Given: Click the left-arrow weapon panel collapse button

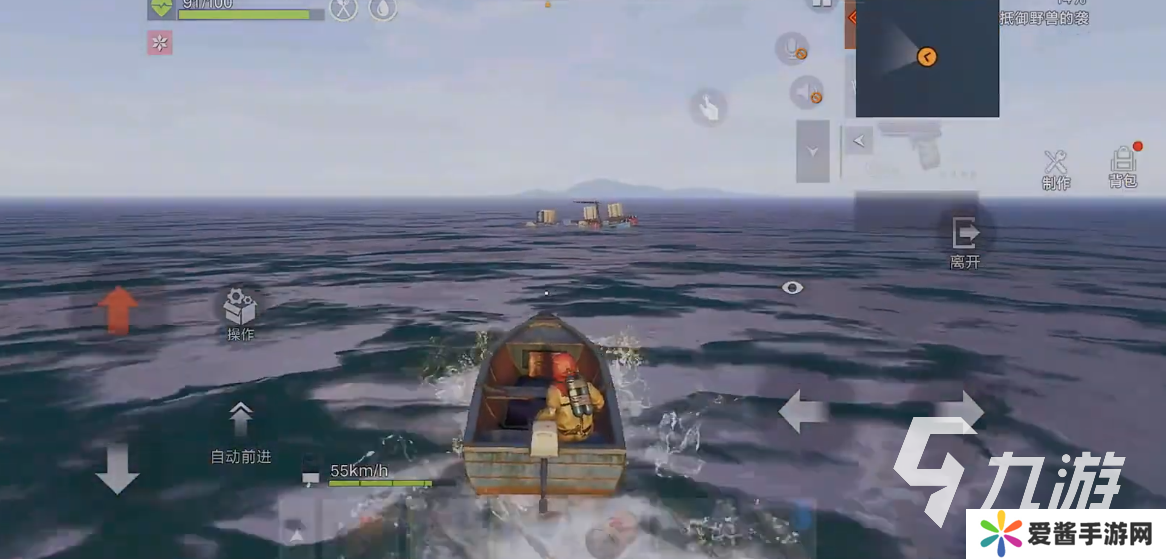Looking at the screenshot, I should 857,141.
